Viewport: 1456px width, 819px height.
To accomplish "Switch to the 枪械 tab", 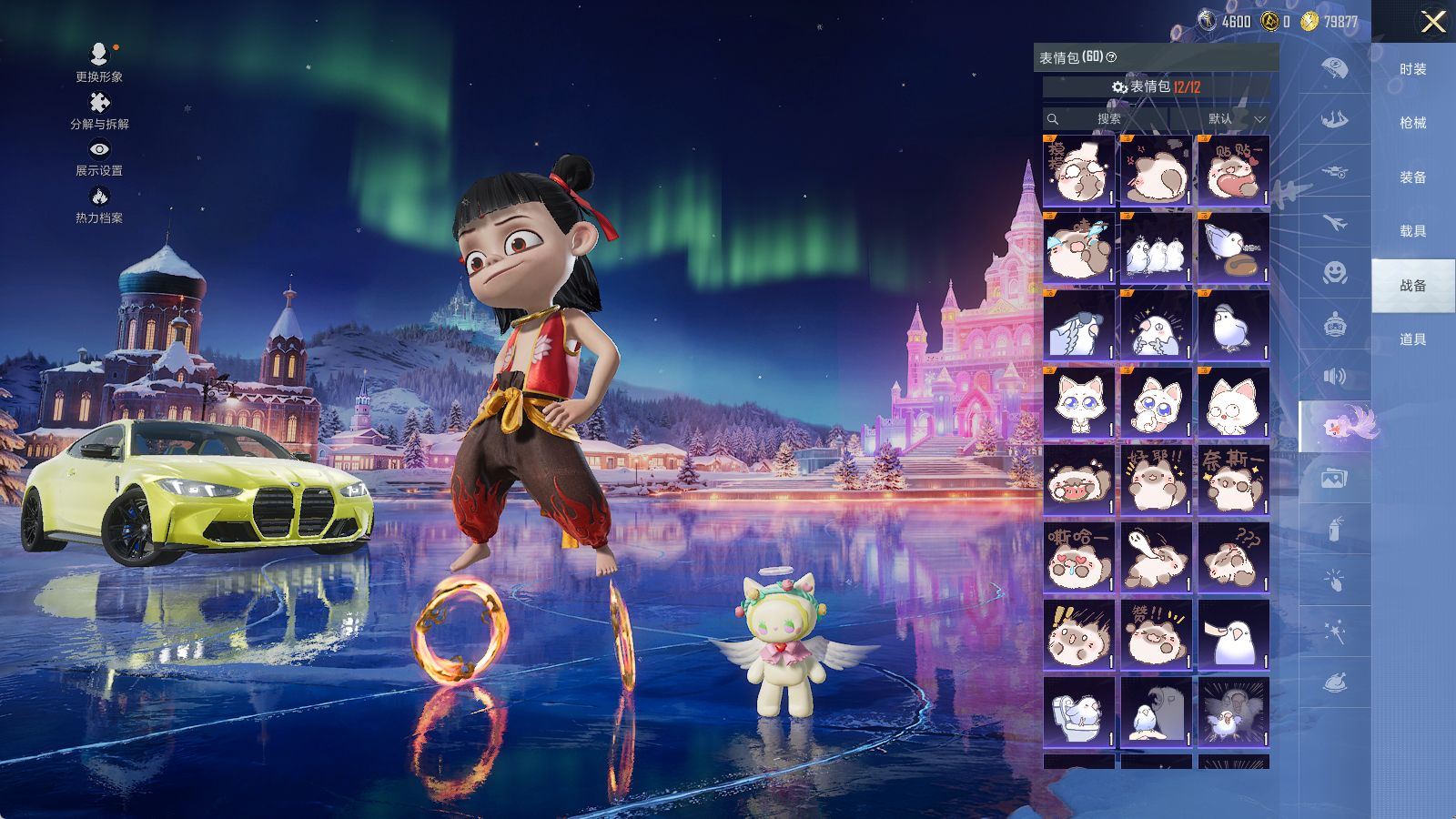I will (1412, 123).
